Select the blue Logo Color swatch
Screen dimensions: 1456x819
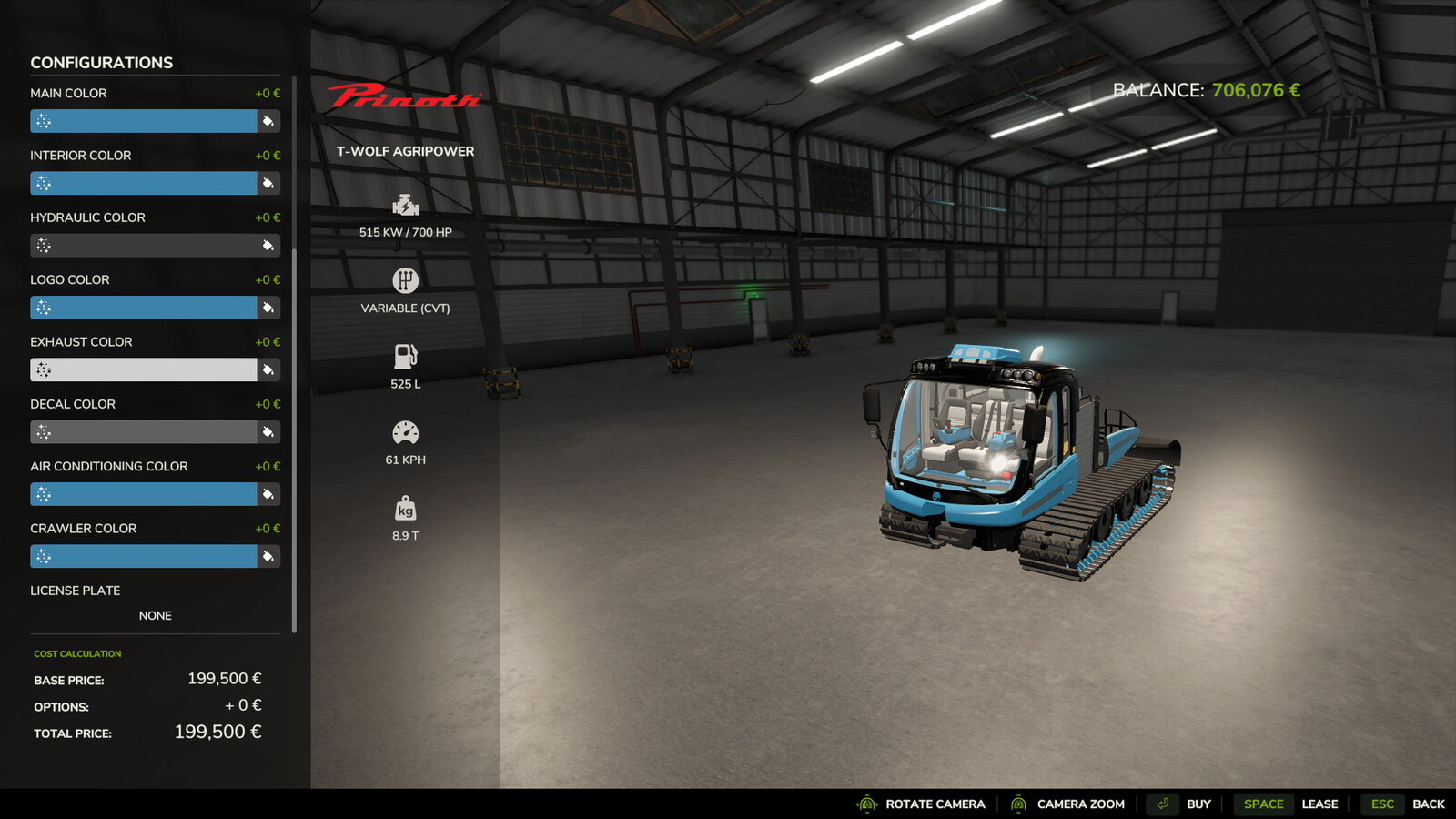(x=146, y=308)
